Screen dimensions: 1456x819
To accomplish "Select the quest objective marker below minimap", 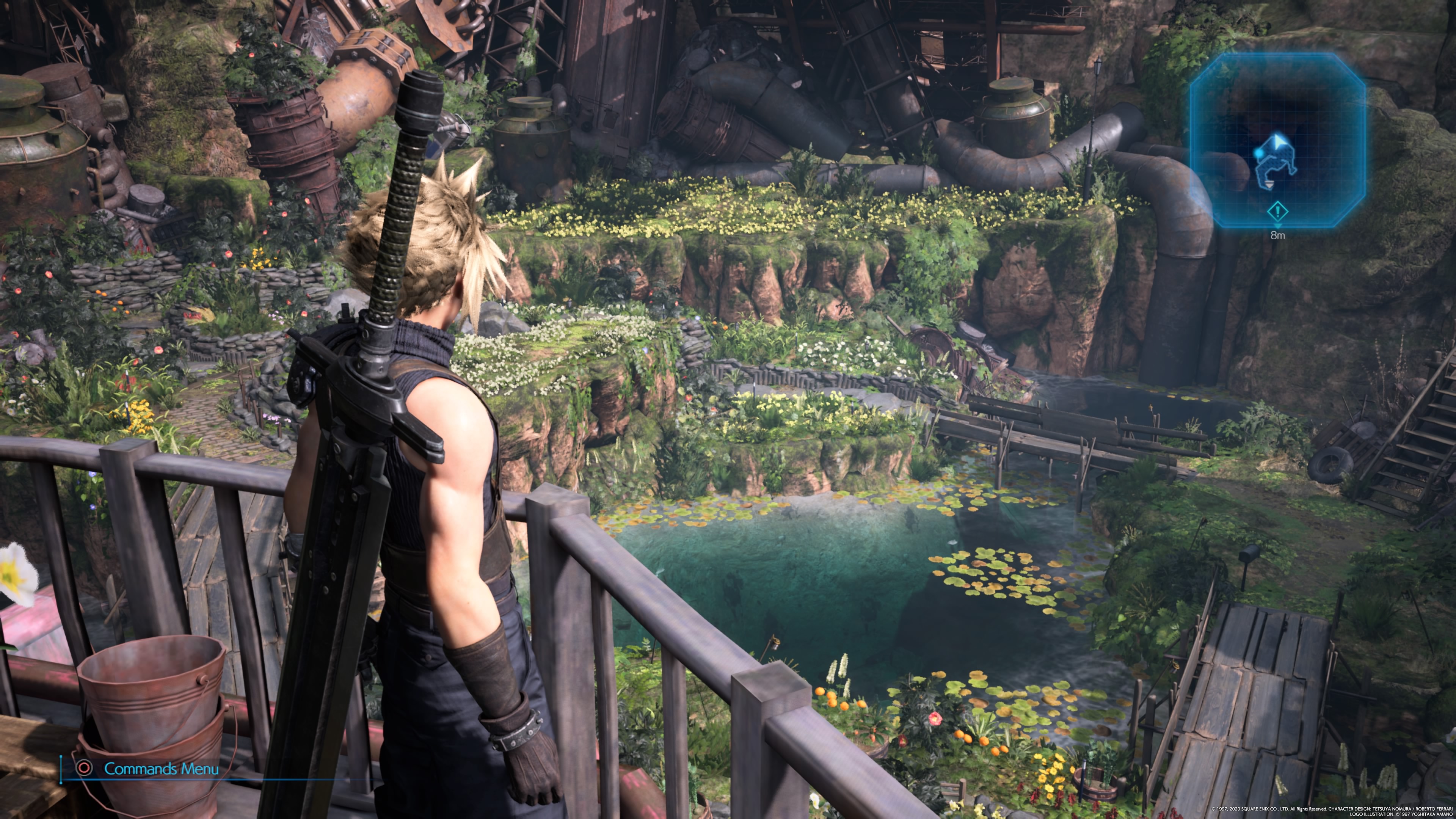I will (1277, 212).
